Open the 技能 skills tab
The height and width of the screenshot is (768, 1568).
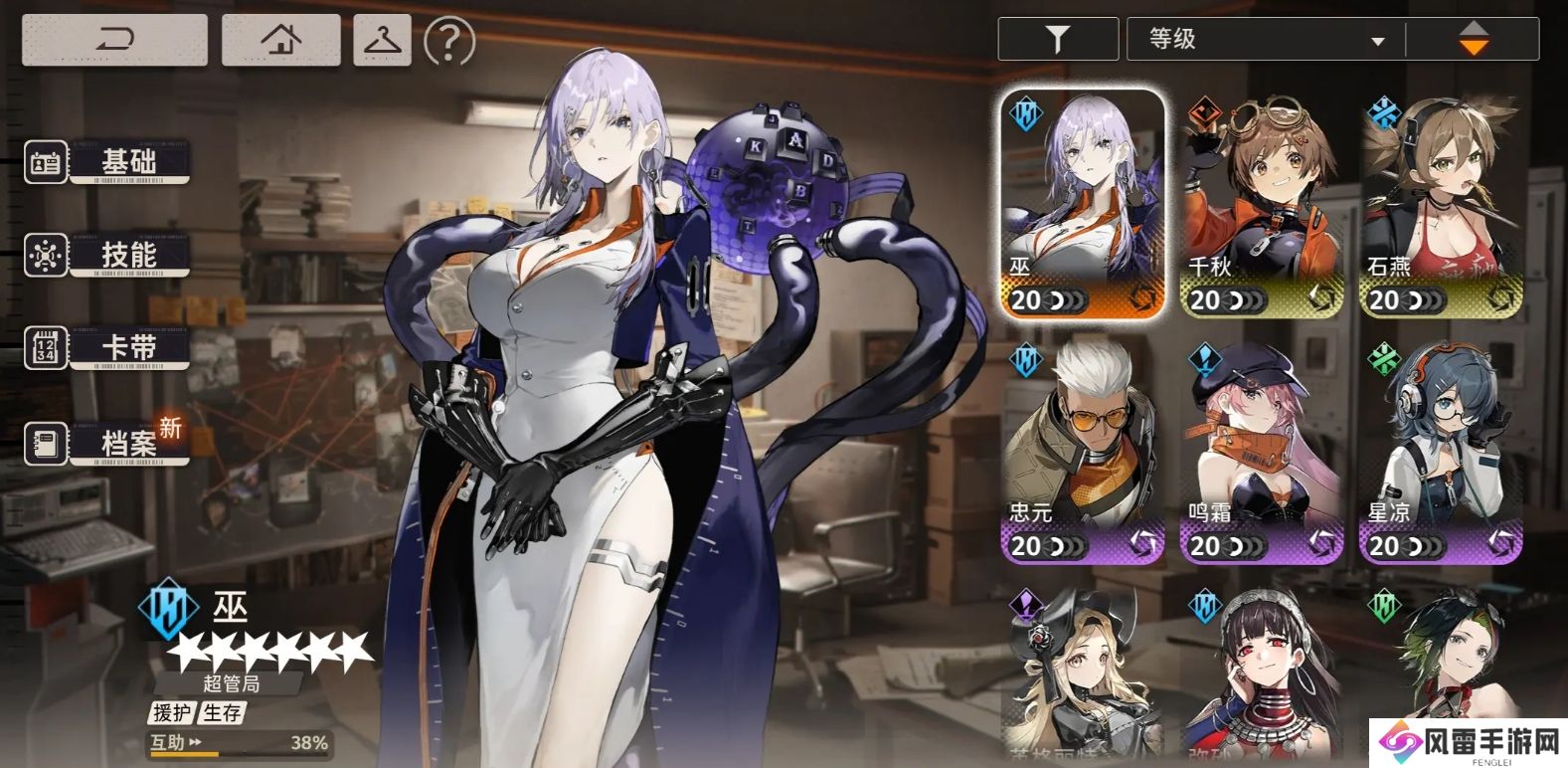(107, 255)
